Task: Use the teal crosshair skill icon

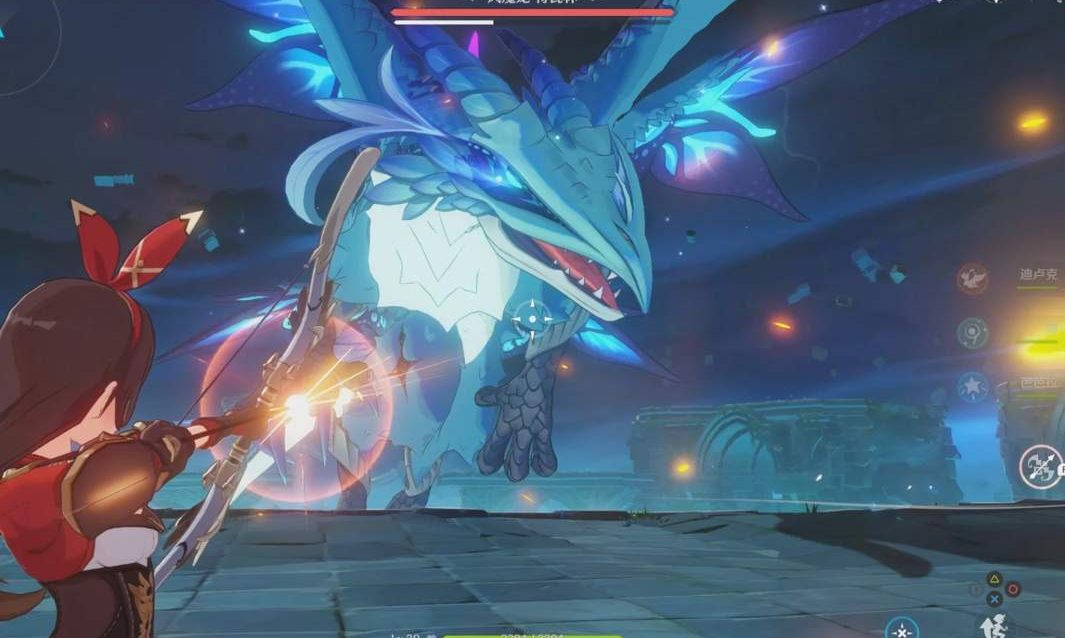Action: 901,629
